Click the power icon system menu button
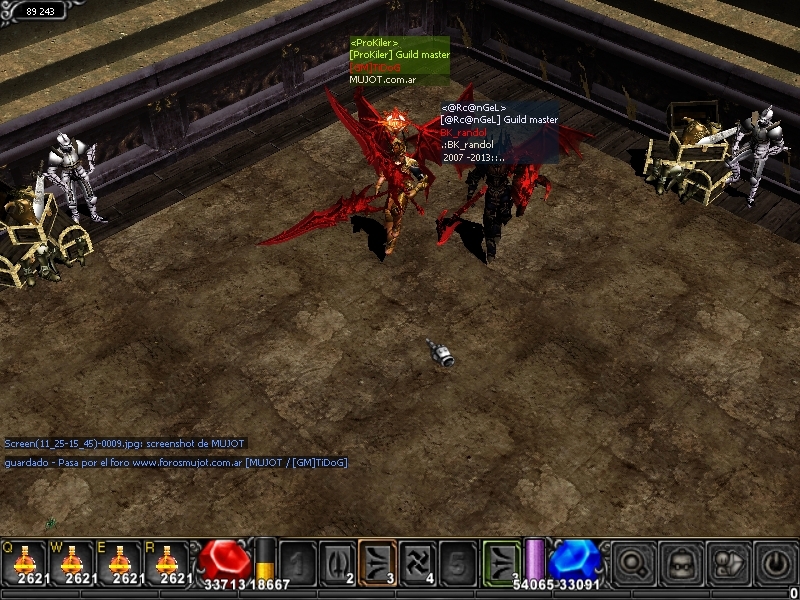Screen dimensions: 800x600 pyautogui.click(x=773, y=562)
